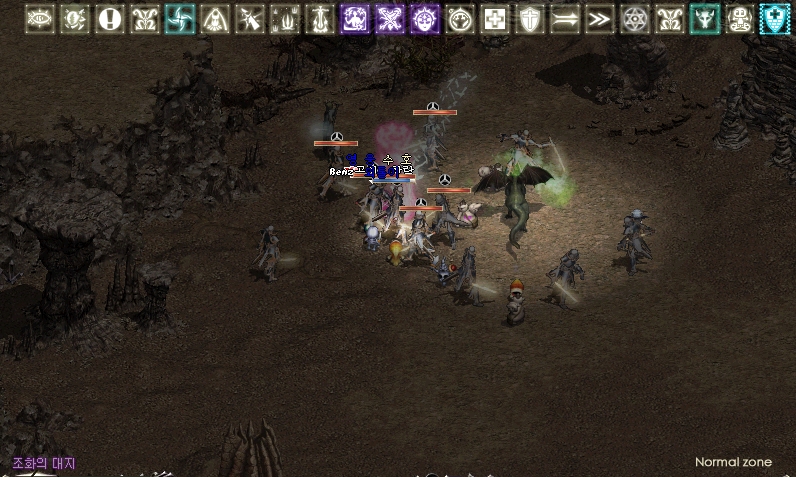Choose the teal shield with cross icon

[x=775, y=19]
